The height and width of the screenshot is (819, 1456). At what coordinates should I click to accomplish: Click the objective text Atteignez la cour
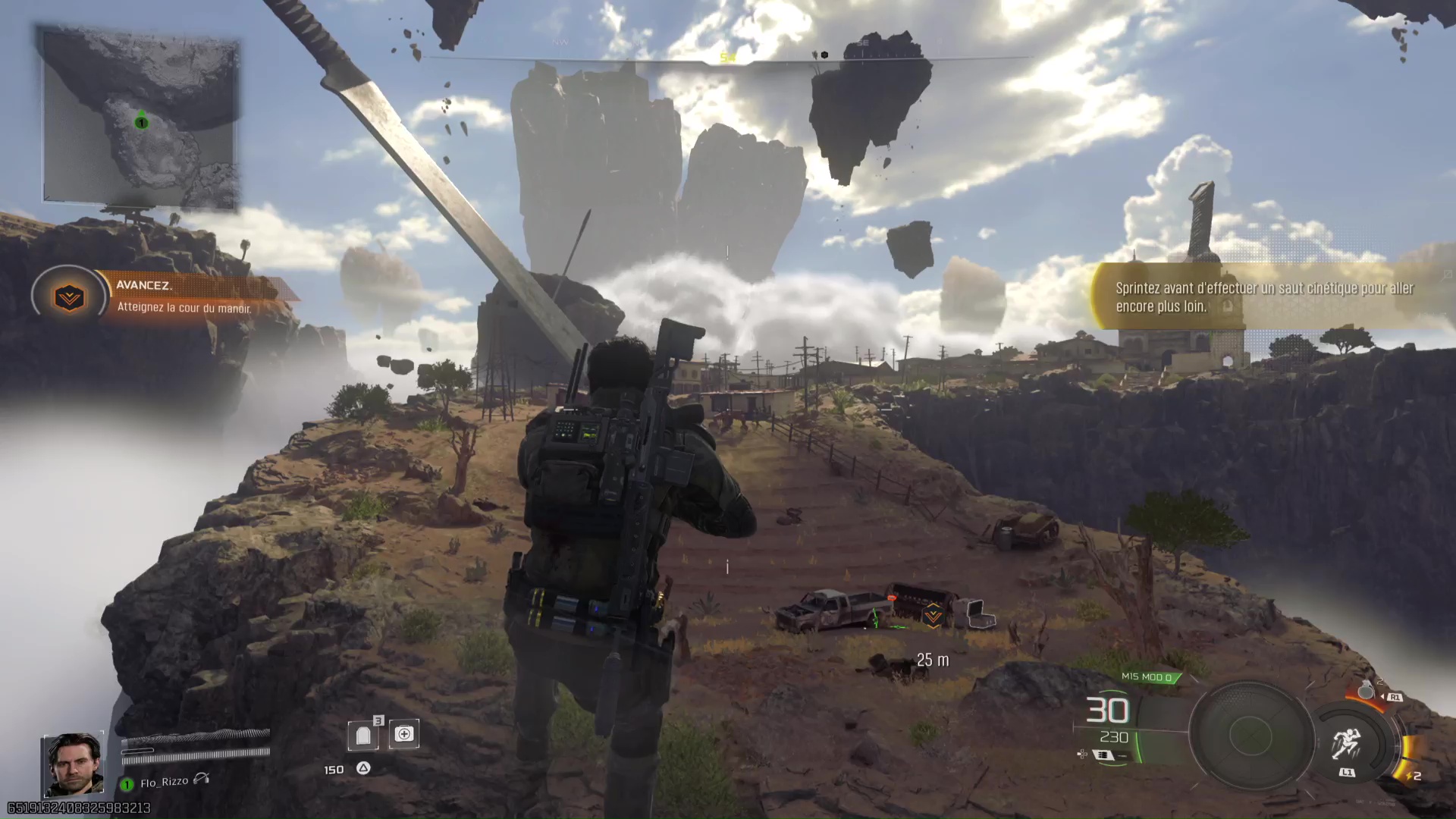pyautogui.click(x=184, y=309)
